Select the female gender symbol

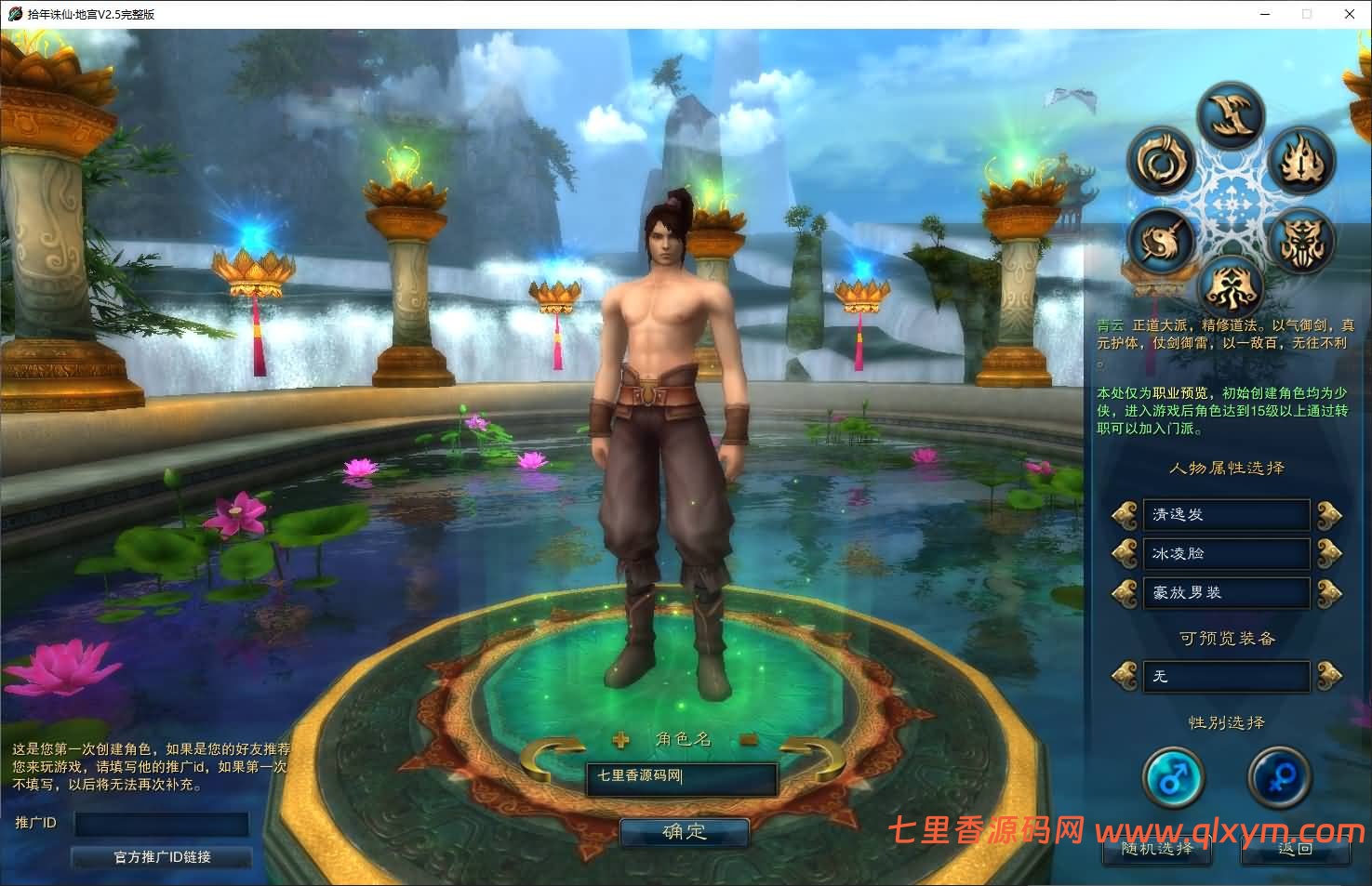click(1281, 779)
